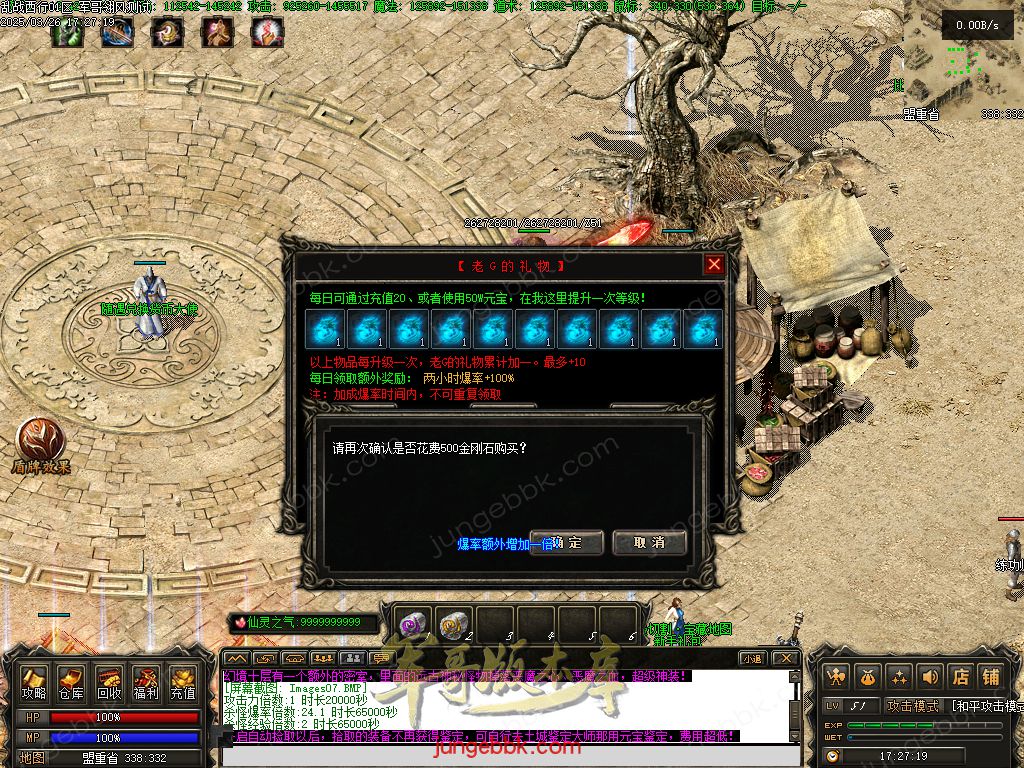1024x768 pixels.
Task: Click the 盾牌效果 shield effect icon
Action: (40, 440)
